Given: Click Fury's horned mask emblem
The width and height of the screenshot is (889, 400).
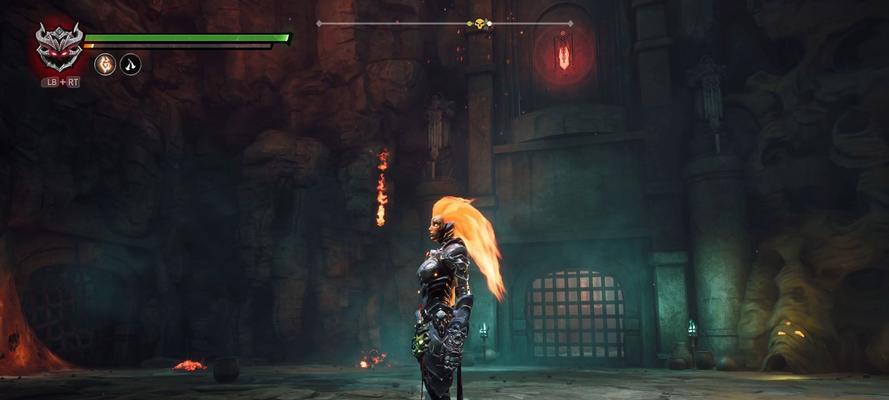Looking at the screenshot, I should (x=59, y=47).
